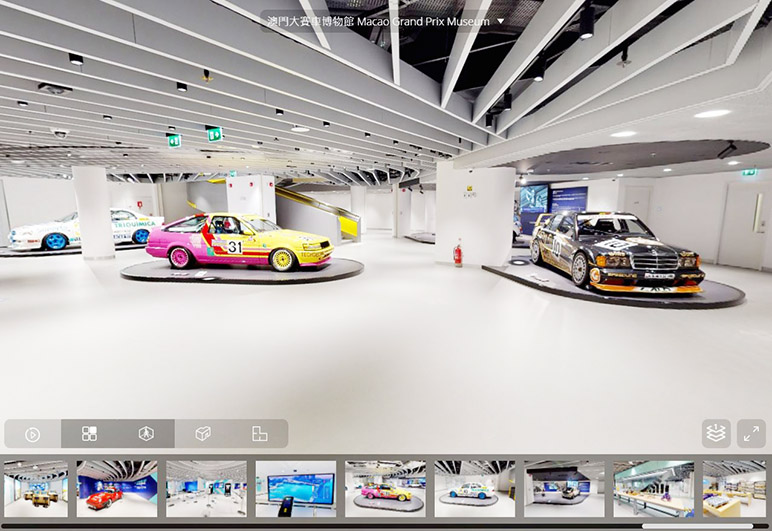Viewport: 772px width, 531px height.
Task: Show the 3D dollhouse view
Action: pos(203,434)
